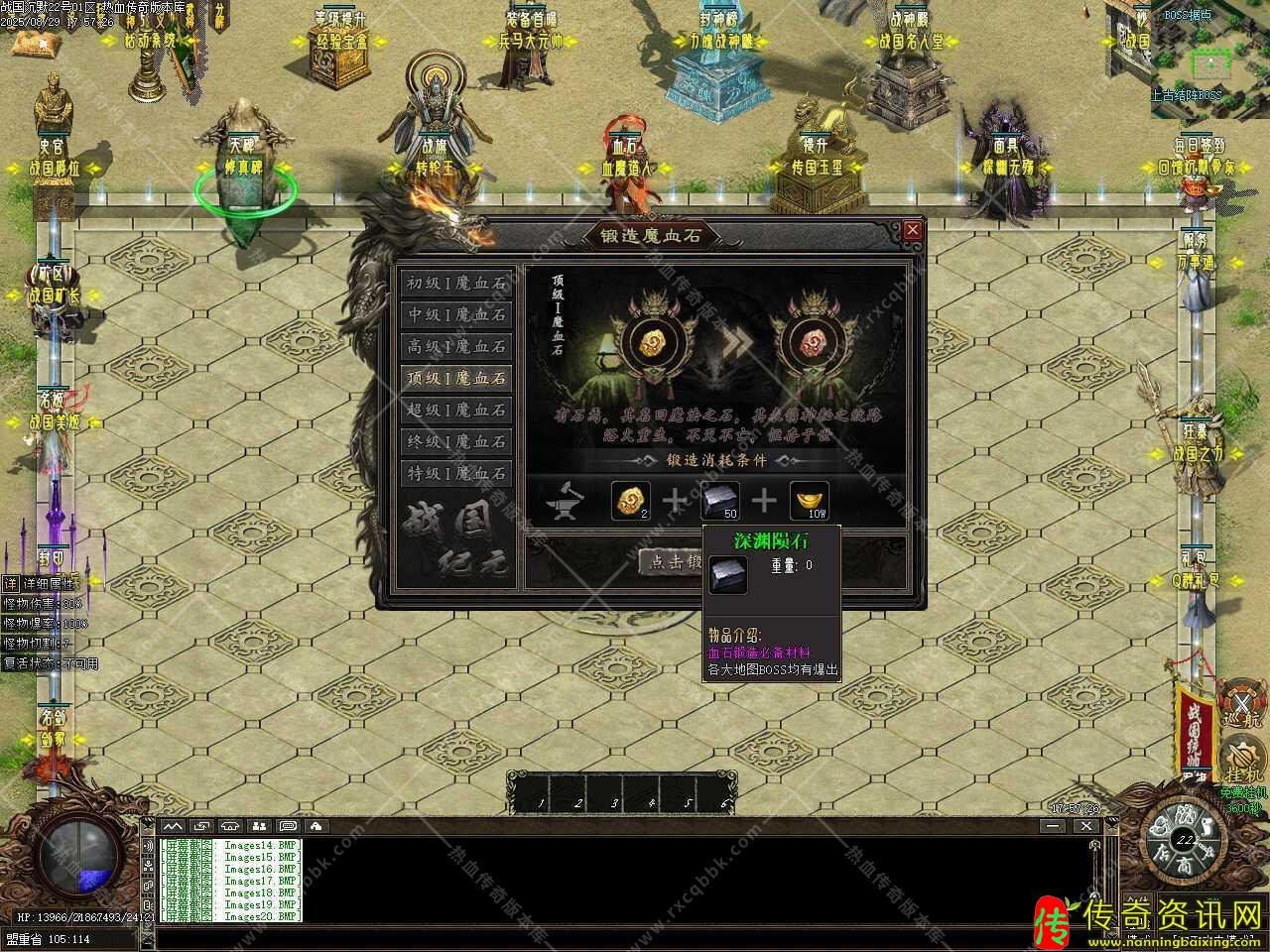Close the chat panel with its X
This screenshot has width=1270, height=952.
coord(1086,825)
